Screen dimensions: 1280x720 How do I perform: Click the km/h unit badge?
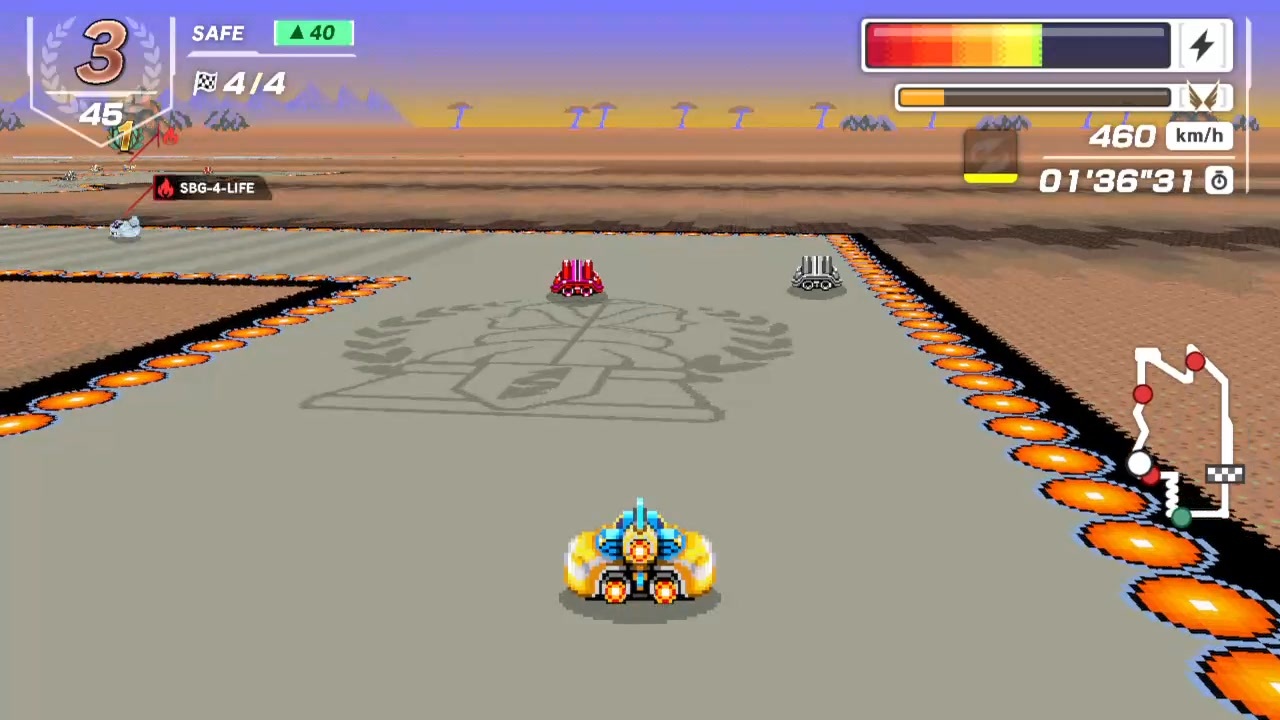click(1198, 135)
